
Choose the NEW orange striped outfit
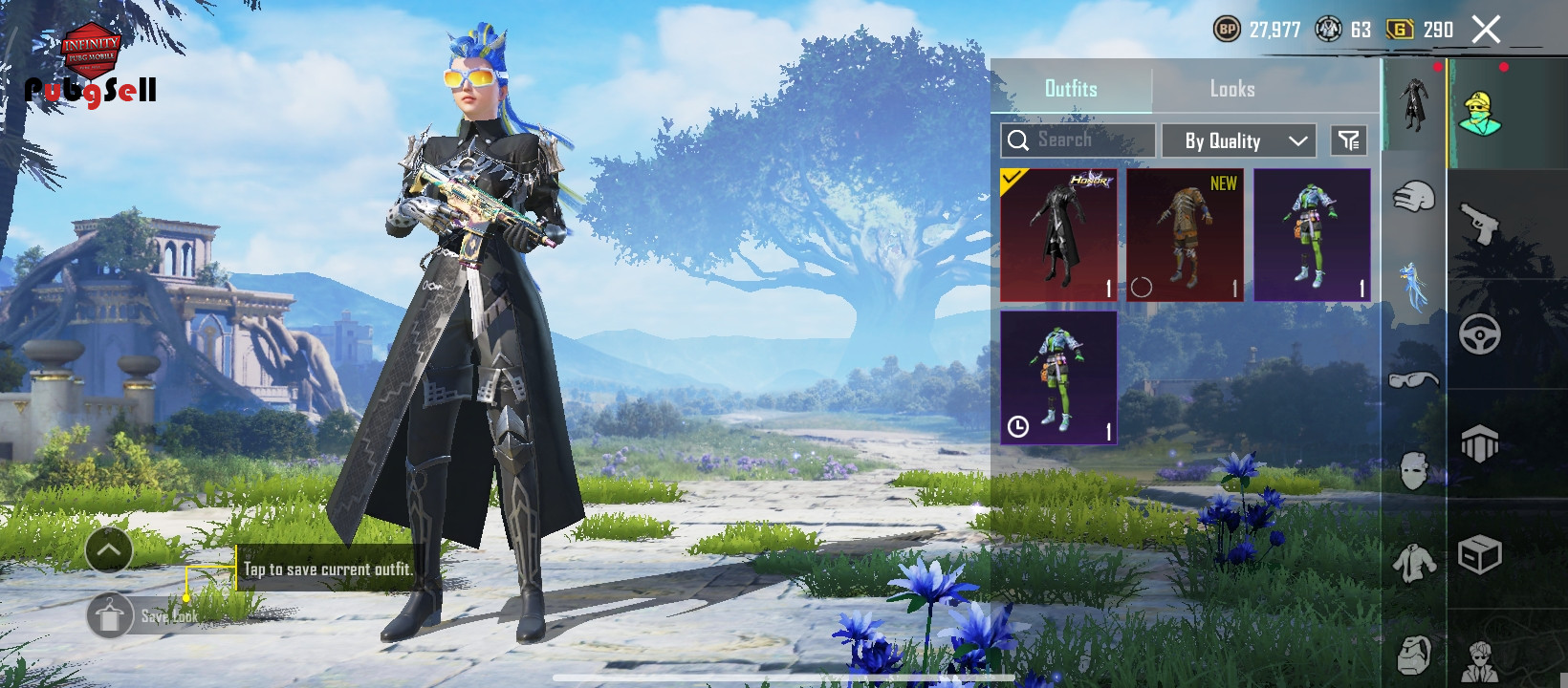[1185, 235]
